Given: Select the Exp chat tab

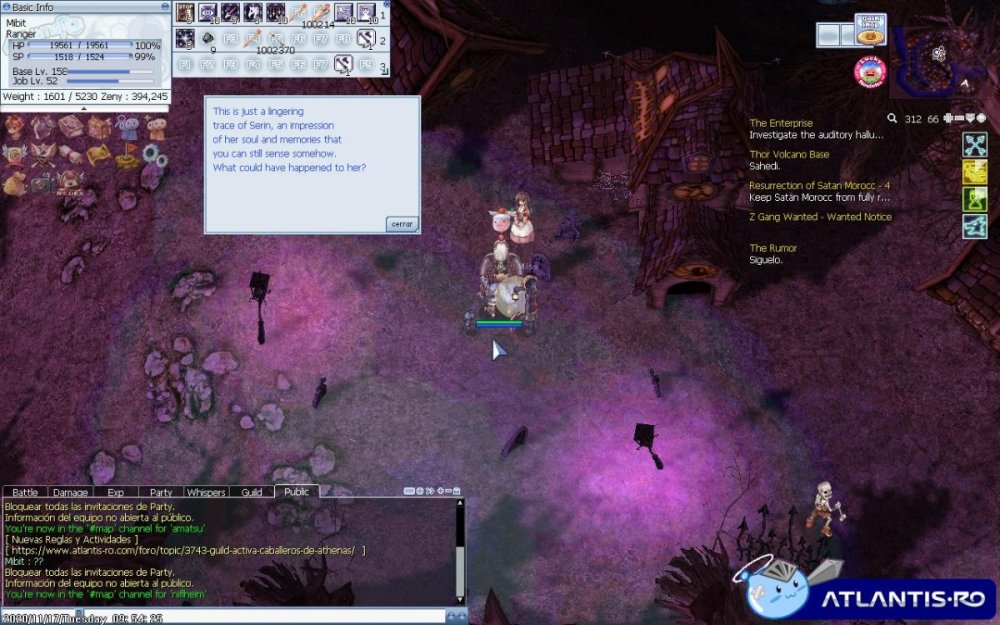Looking at the screenshot, I should pos(115,492).
